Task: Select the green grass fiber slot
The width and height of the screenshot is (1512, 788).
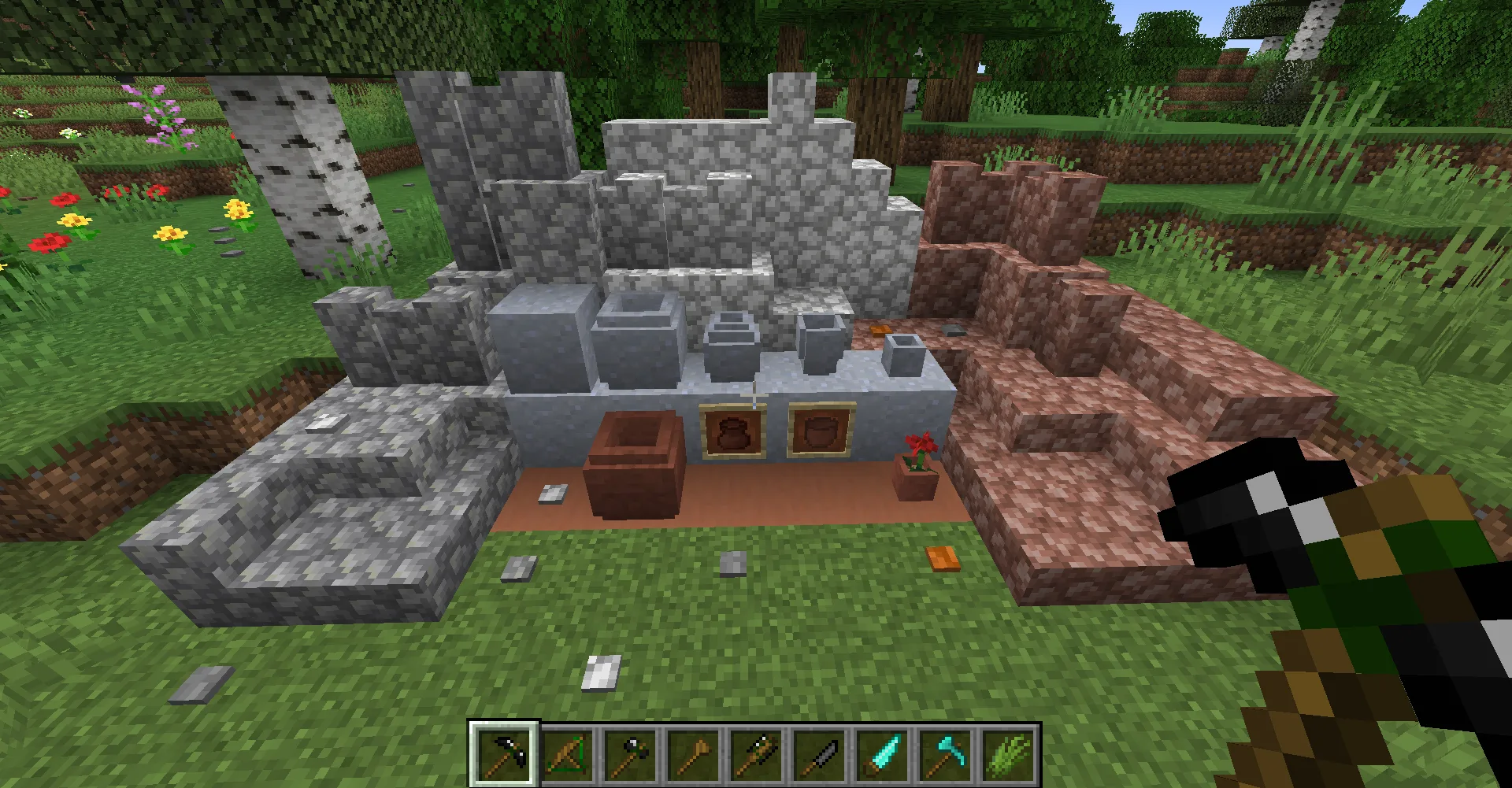Action: [x=1010, y=754]
